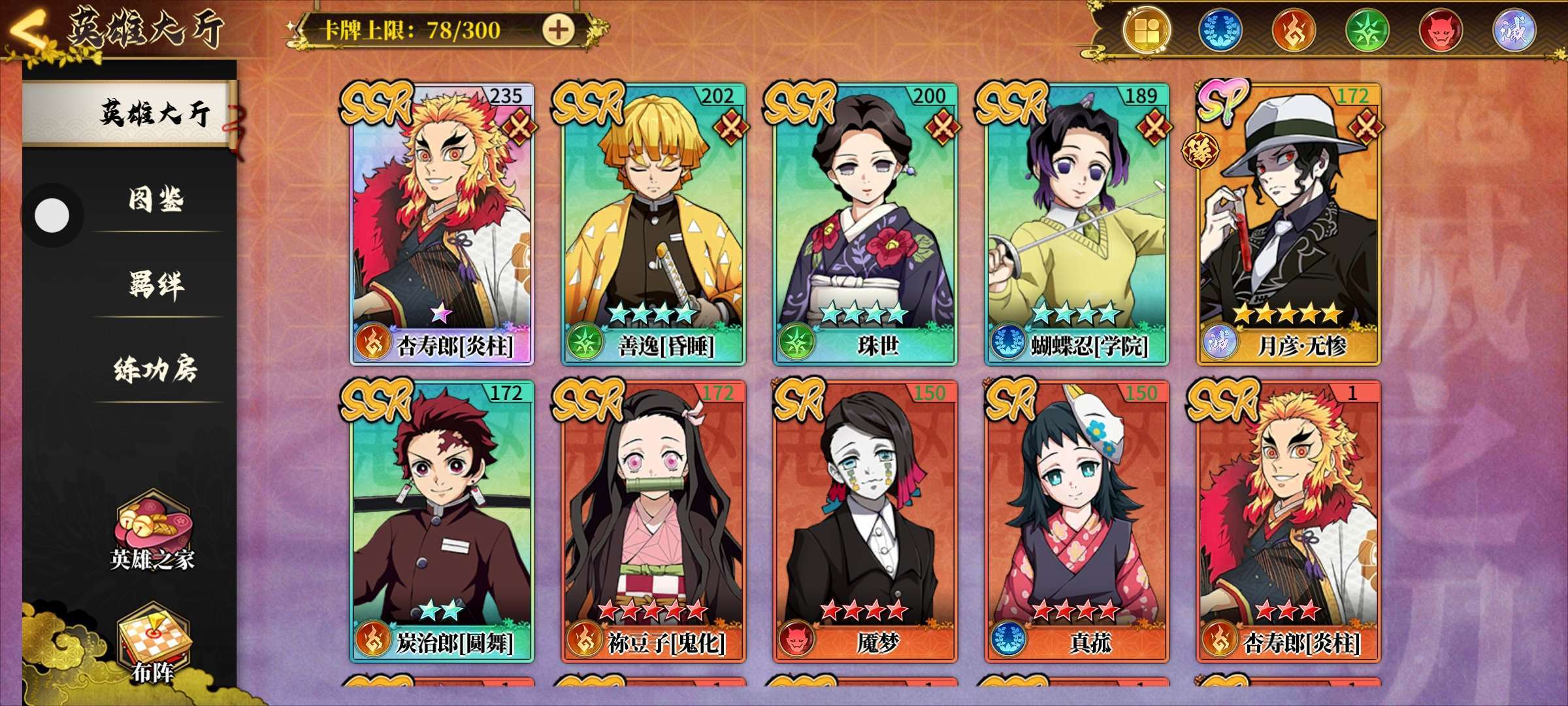Select the level 235 杏寿郎[炎柱] card
Viewport: 1568px width, 706px height.
click(442, 222)
